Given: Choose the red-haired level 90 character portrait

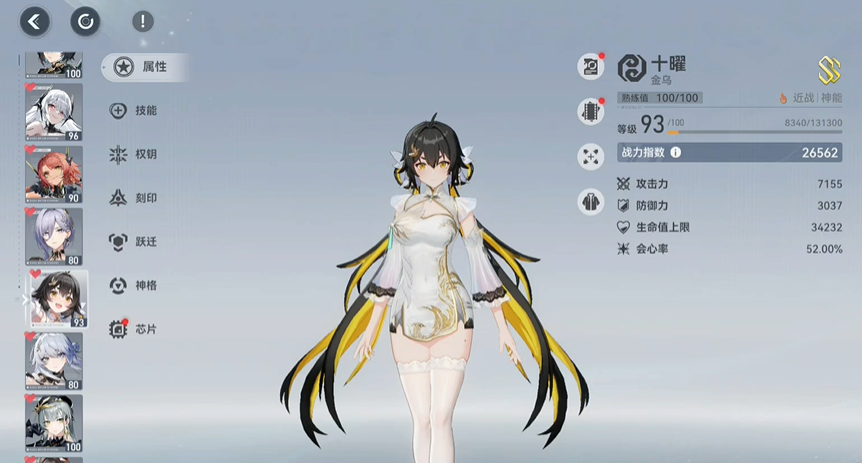Looking at the screenshot, I should [x=54, y=175].
